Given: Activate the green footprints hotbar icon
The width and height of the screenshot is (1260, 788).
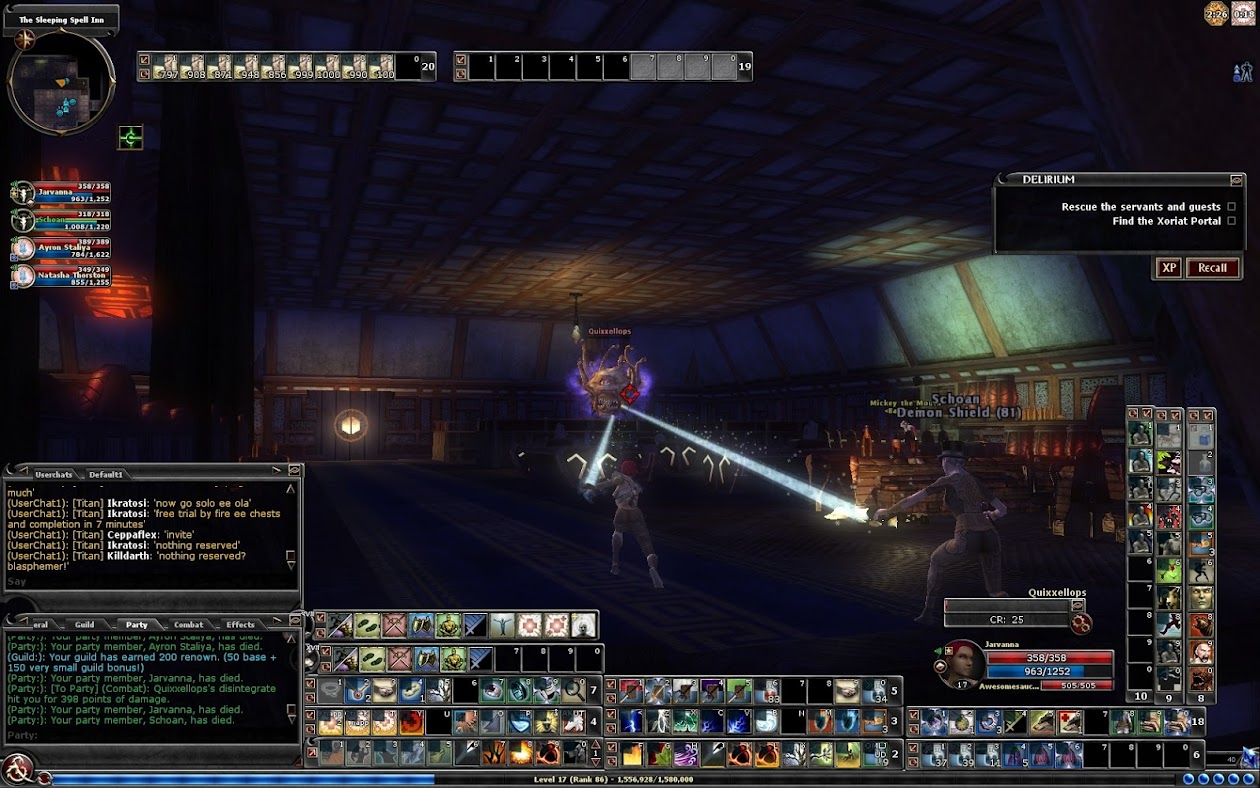Looking at the screenshot, I should click(367, 626).
